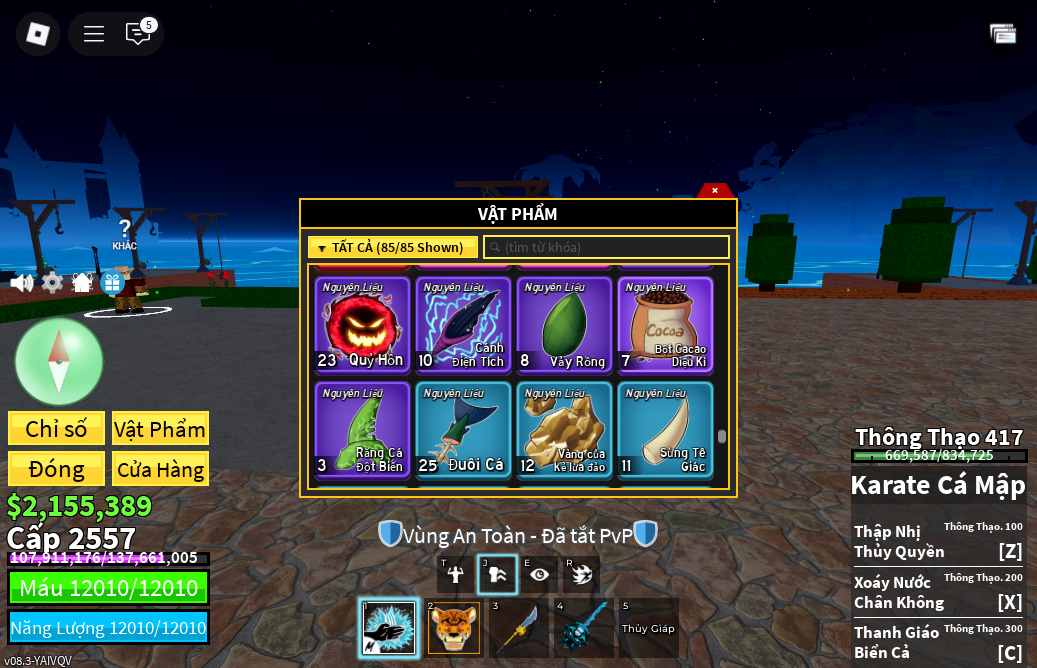The image size is (1037, 668).
Task: Choose the Vảy Rồng item slot
Action: coord(564,324)
